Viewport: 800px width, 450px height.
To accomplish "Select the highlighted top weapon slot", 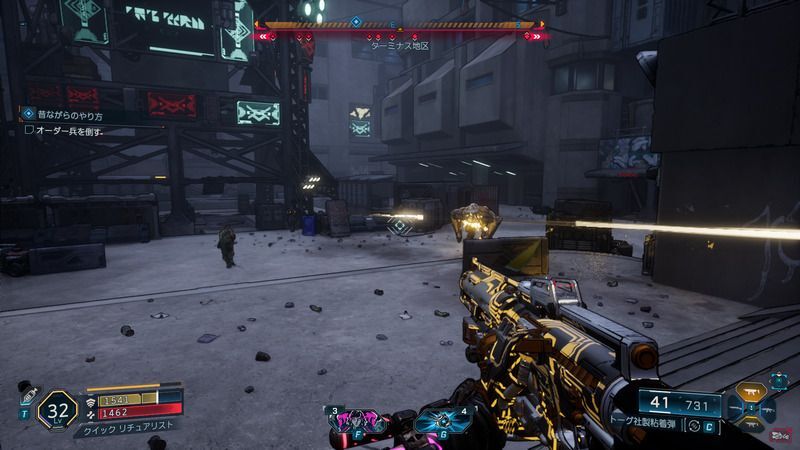I will (x=750, y=393).
